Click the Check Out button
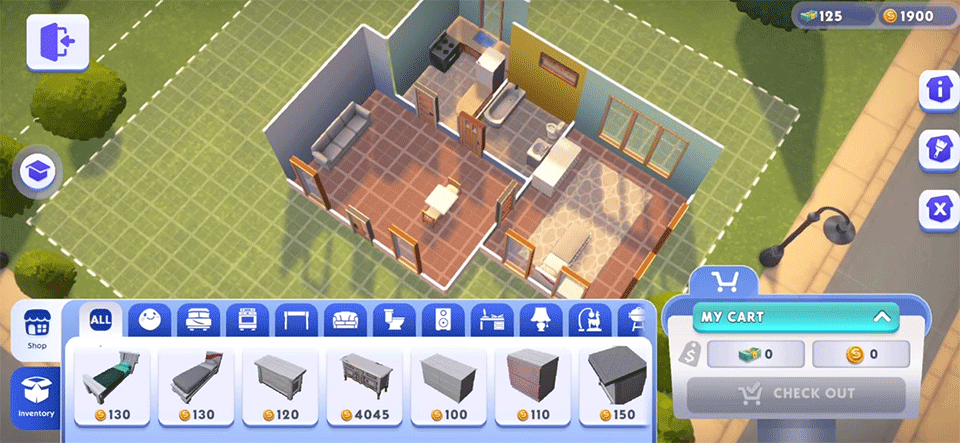960x443 pixels. [796, 394]
